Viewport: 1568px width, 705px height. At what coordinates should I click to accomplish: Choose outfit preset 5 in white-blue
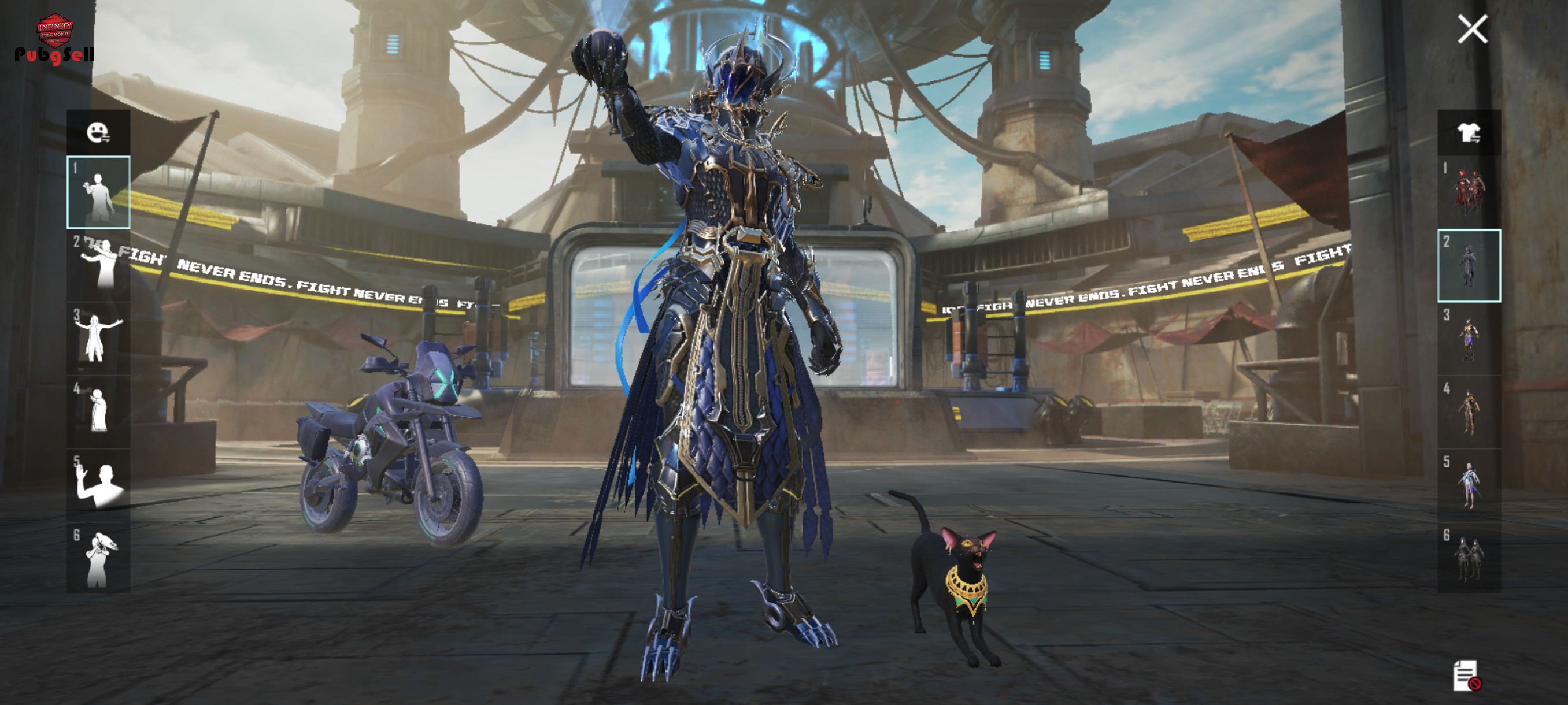point(1468,485)
